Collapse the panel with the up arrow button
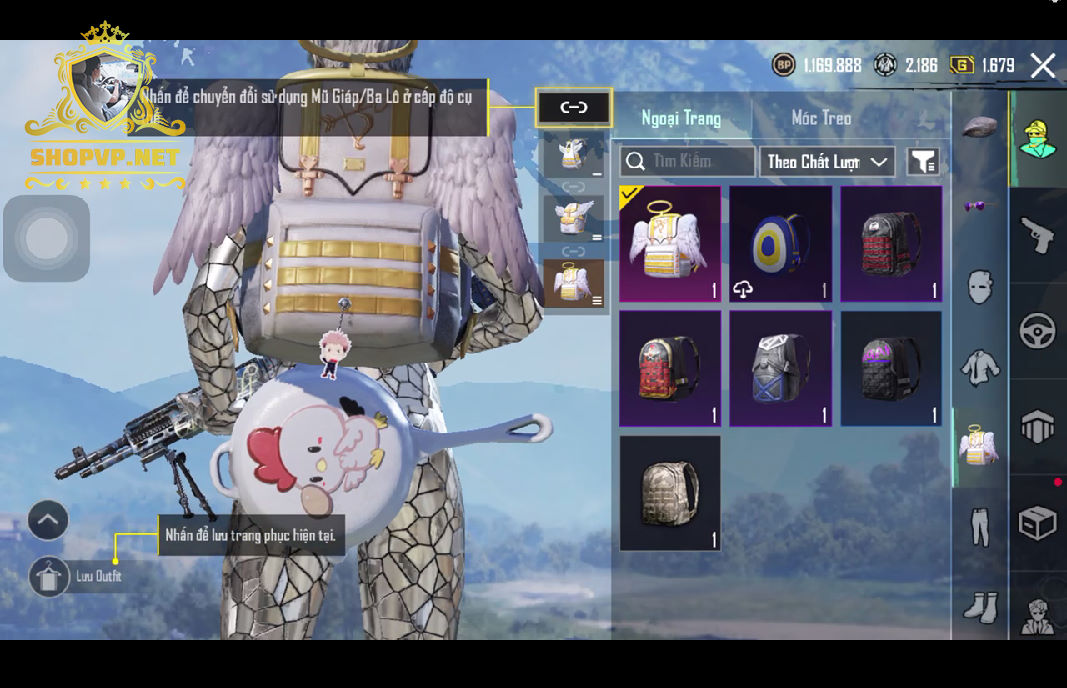This screenshot has width=1067, height=688. tap(48, 520)
